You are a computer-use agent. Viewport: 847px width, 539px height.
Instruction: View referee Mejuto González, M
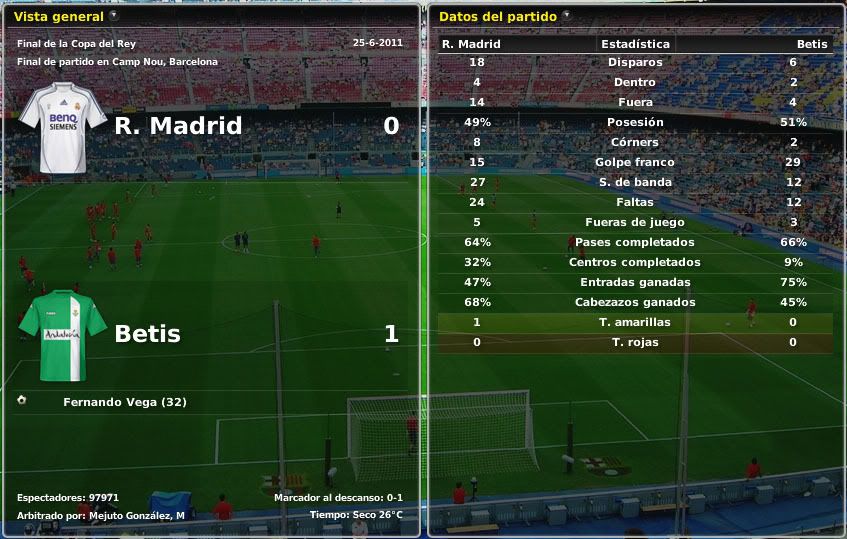pos(136,515)
